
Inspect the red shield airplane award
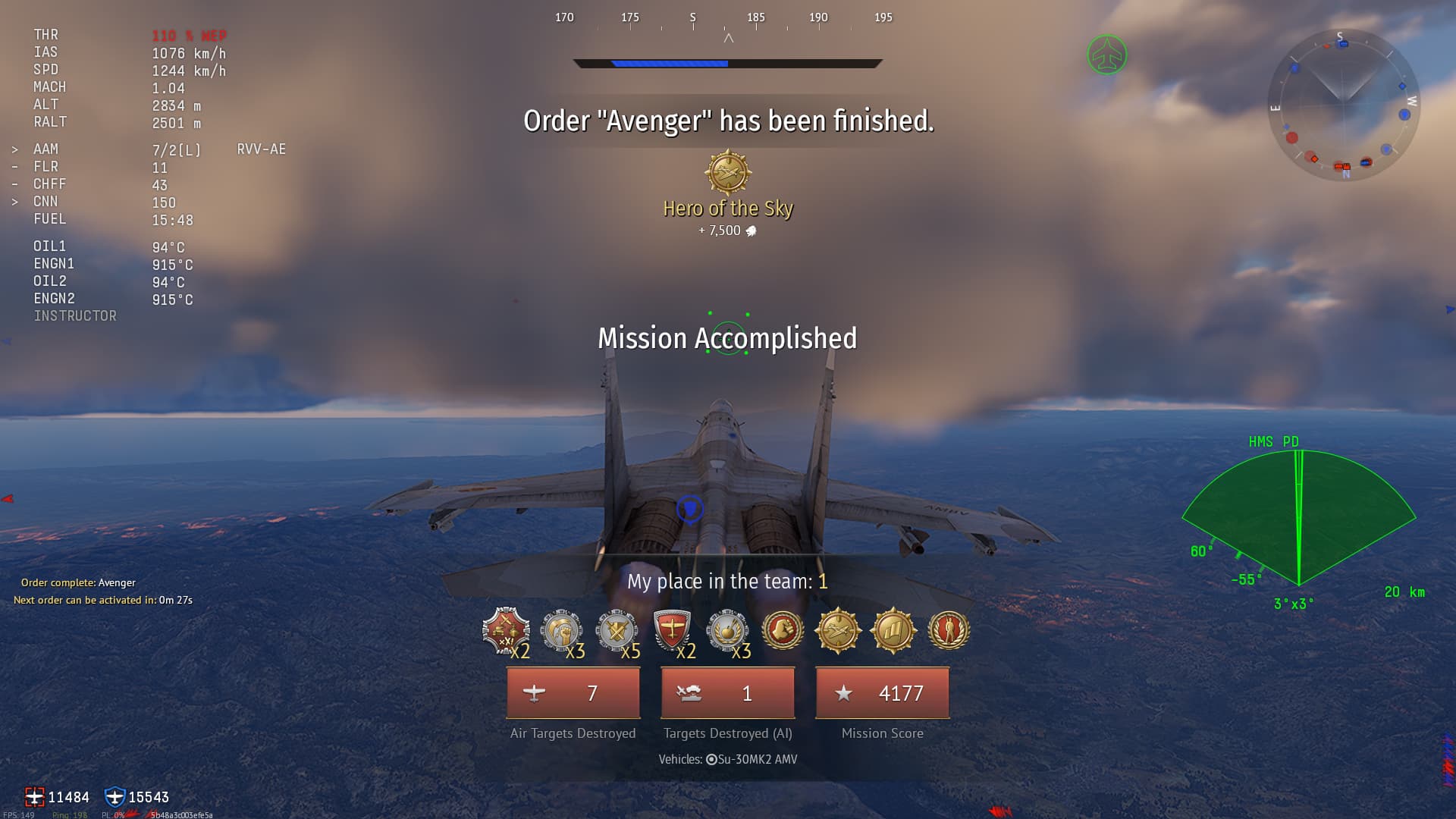tap(672, 630)
